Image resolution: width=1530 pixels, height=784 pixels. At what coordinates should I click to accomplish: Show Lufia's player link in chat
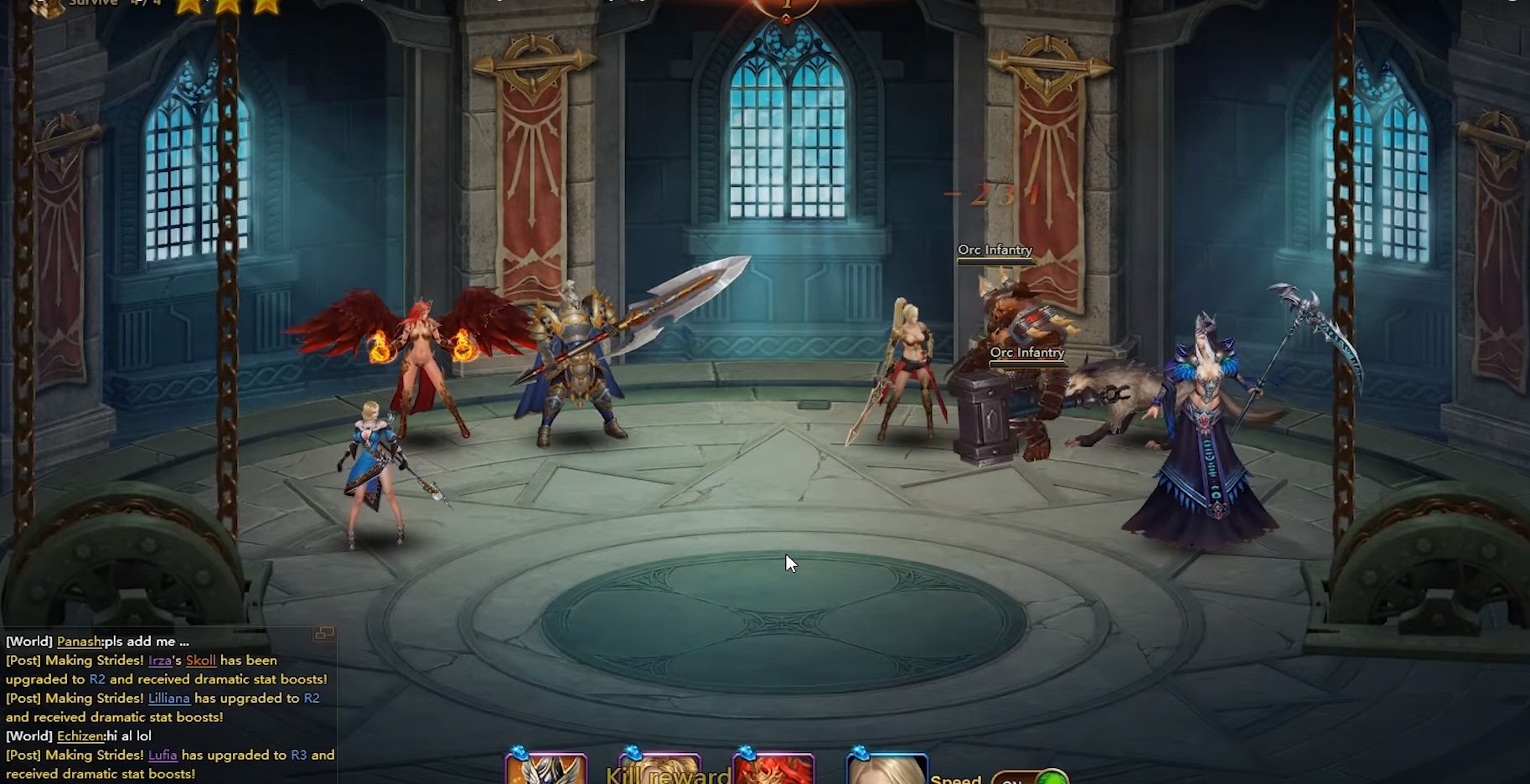[x=163, y=756]
